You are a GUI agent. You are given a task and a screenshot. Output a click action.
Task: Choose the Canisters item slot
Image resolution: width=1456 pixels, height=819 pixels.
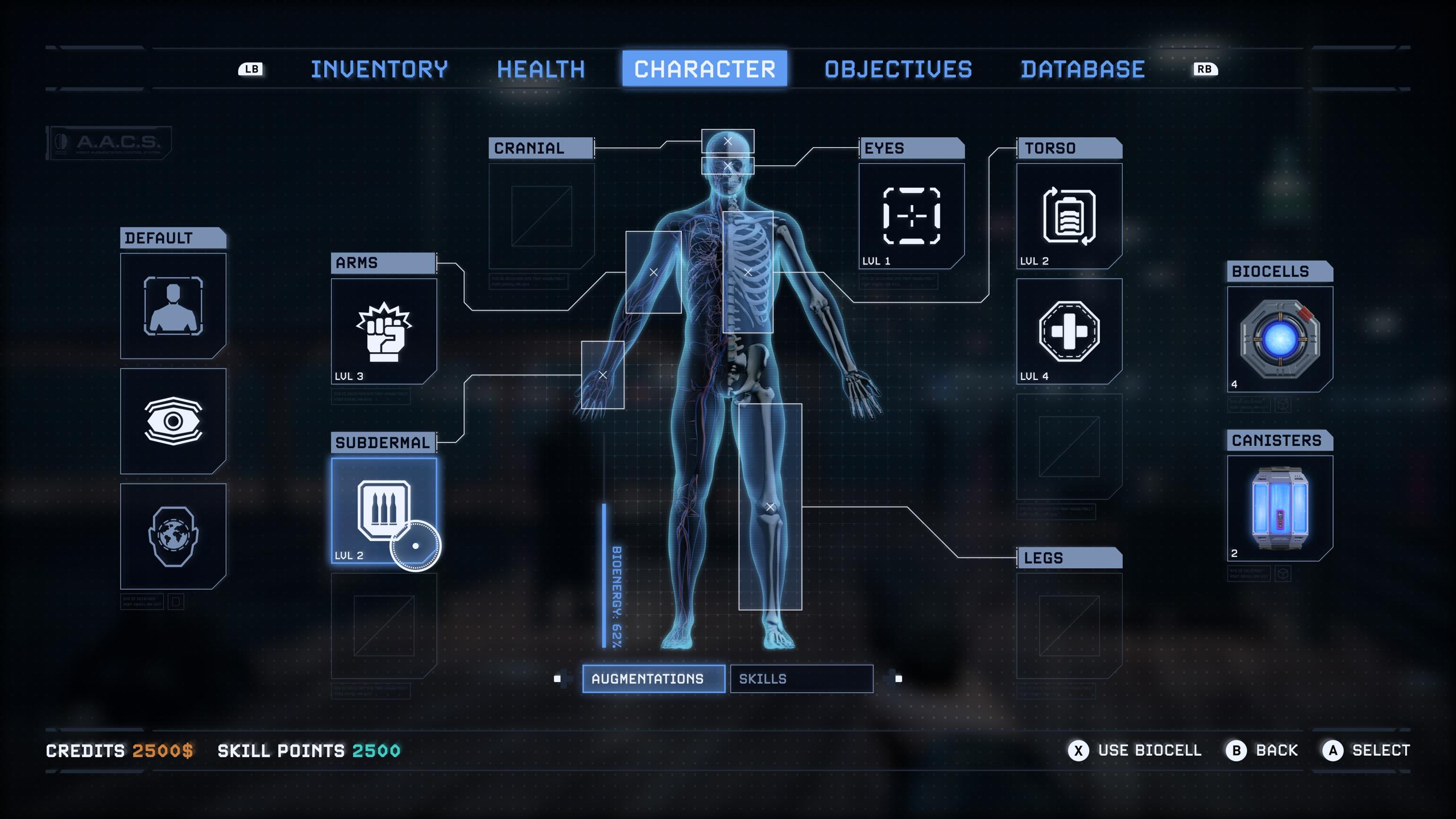[1280, 508]
